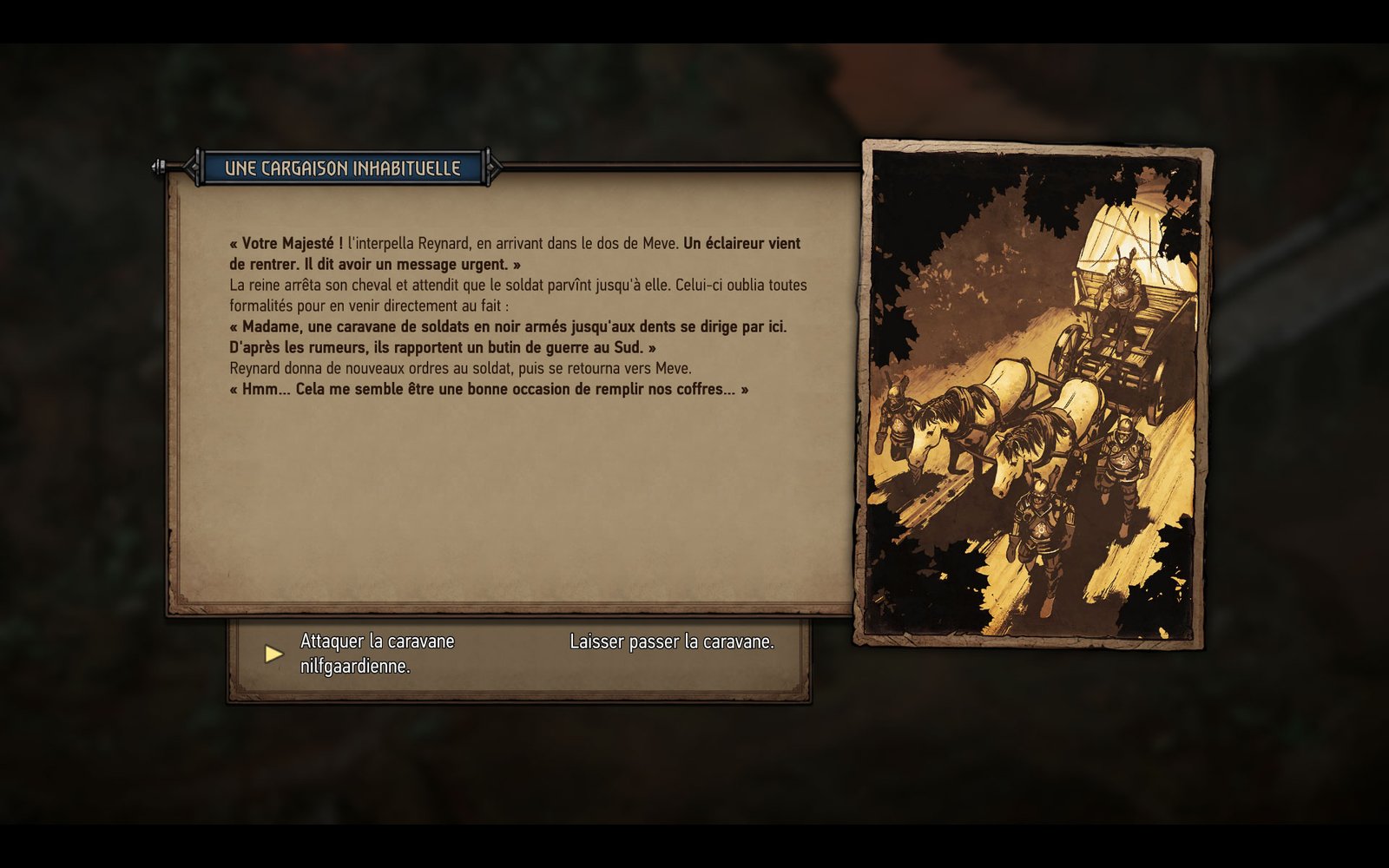The width and height of the screenshot is (1389, 868).
Task: Click the blue title banner 'UNE CARGAISON INHABITUELLE'
Action: (342, 168)
